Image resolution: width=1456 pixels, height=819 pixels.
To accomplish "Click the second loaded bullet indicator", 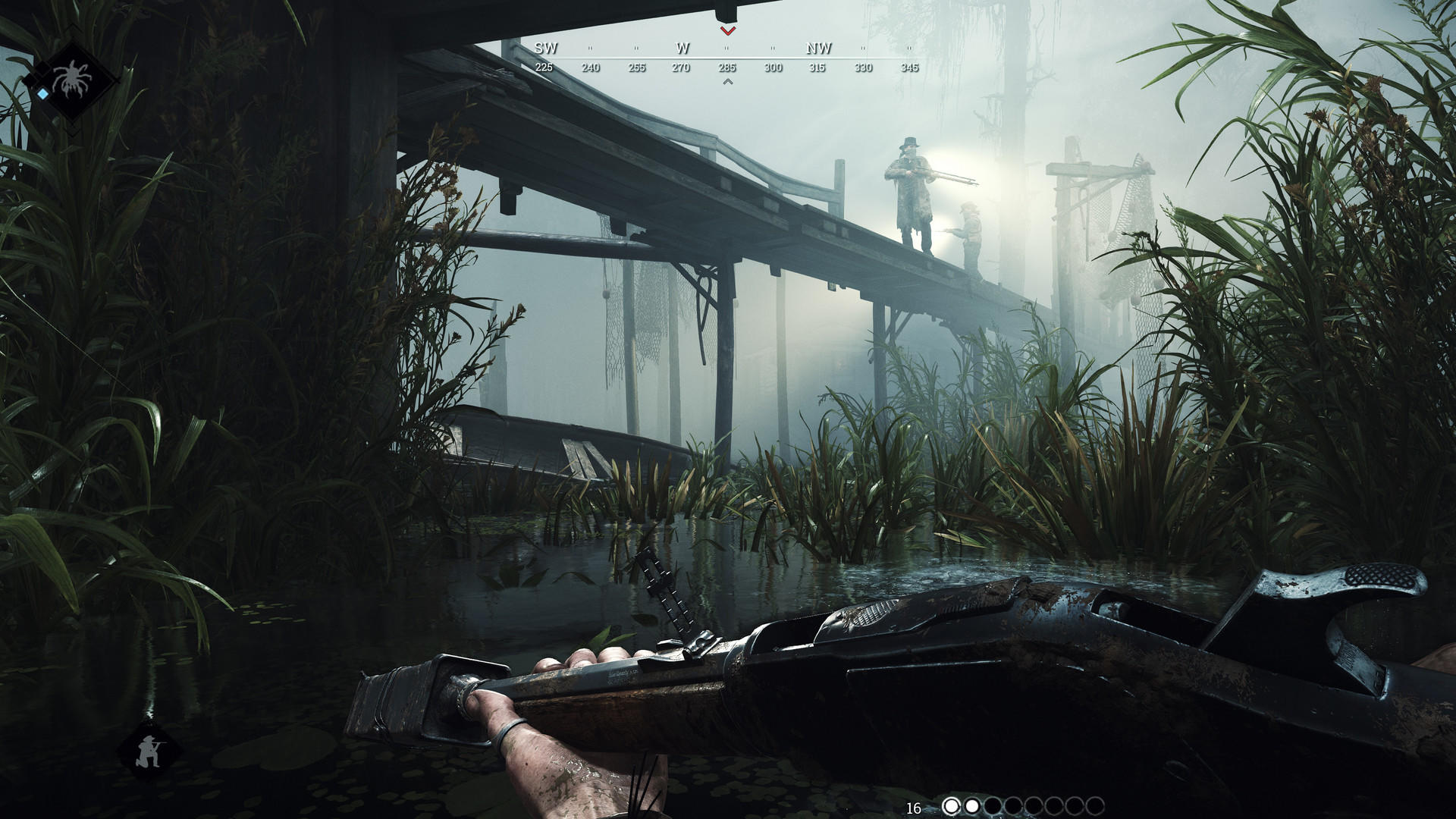I will tap(972, 805).
